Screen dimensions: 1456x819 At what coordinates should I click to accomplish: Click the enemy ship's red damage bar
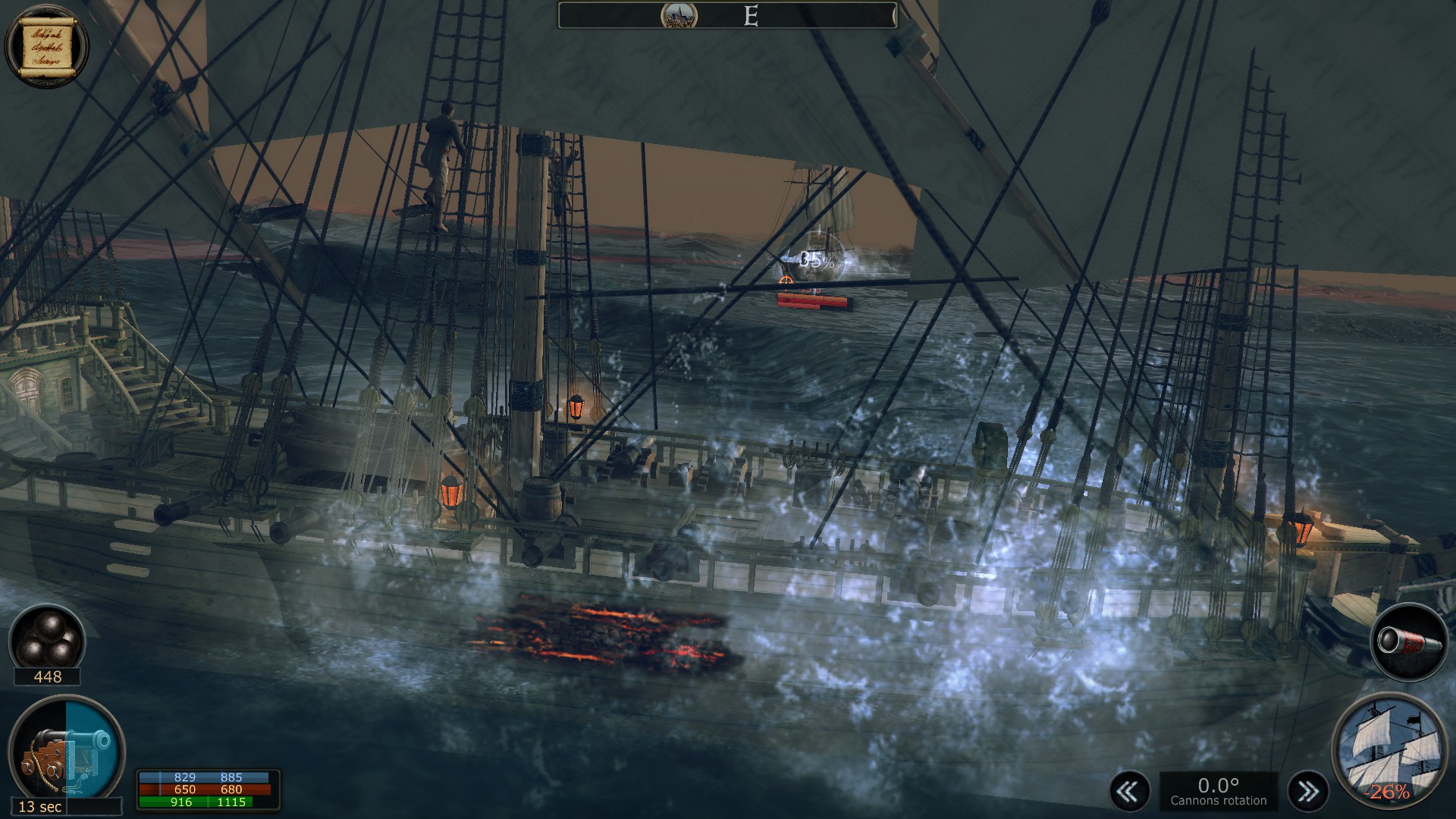click(x=813, y=301)
